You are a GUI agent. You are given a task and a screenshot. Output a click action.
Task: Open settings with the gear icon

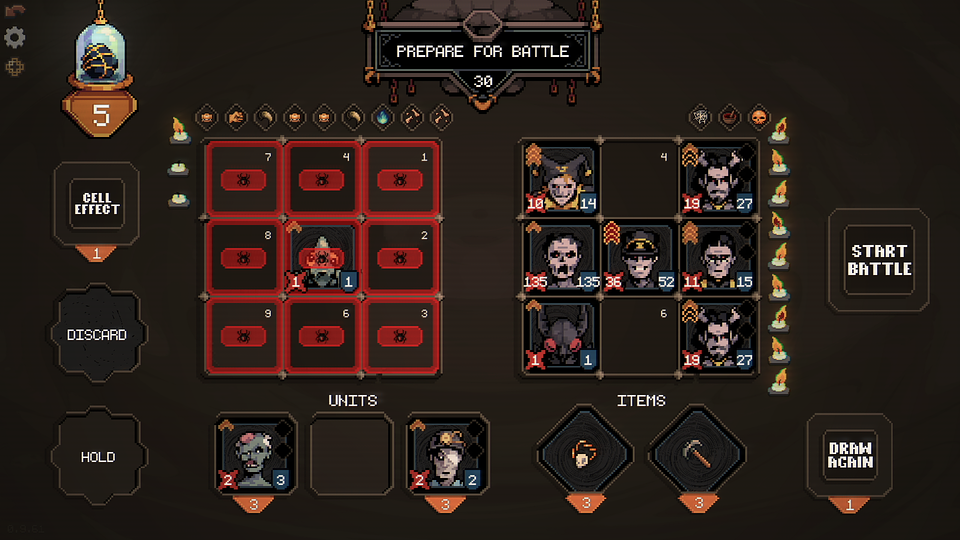[15, 38]
